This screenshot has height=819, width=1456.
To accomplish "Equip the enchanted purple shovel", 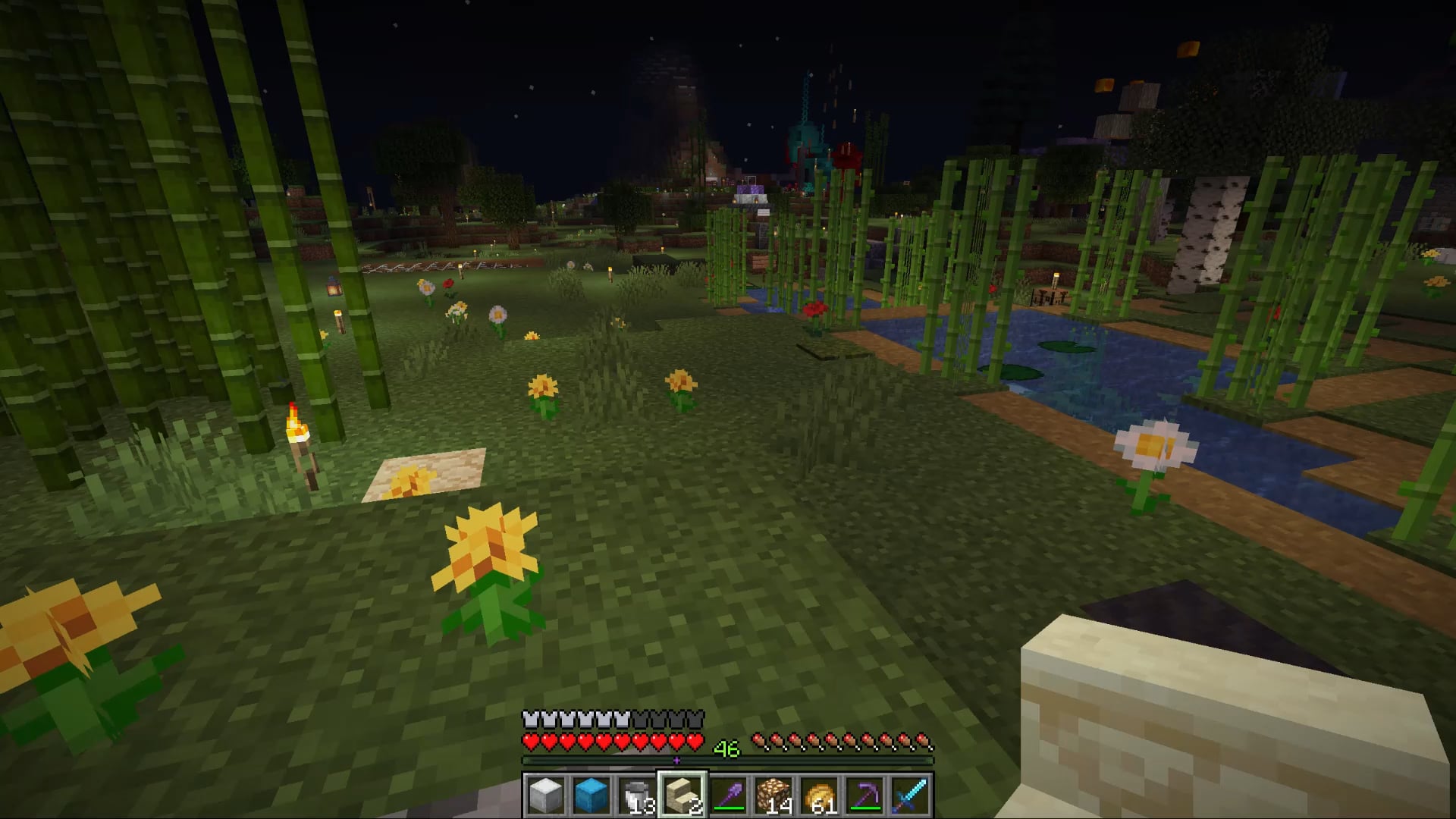I will click(728, 795).
